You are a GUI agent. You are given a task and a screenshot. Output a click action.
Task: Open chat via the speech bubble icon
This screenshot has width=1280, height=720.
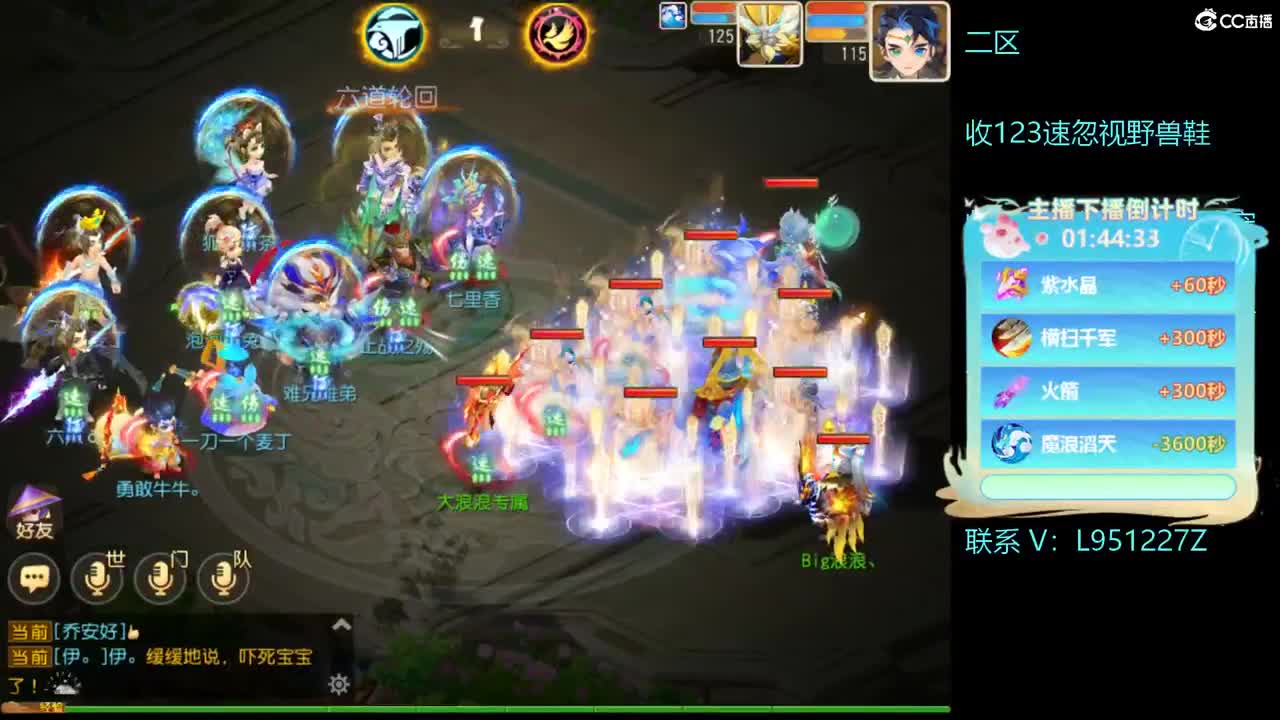click(34, 577)
